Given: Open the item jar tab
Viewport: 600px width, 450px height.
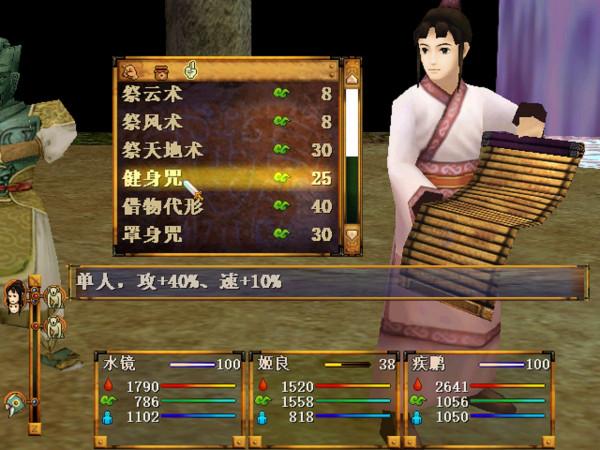Looking at the screenshot, I should (160, 70).
